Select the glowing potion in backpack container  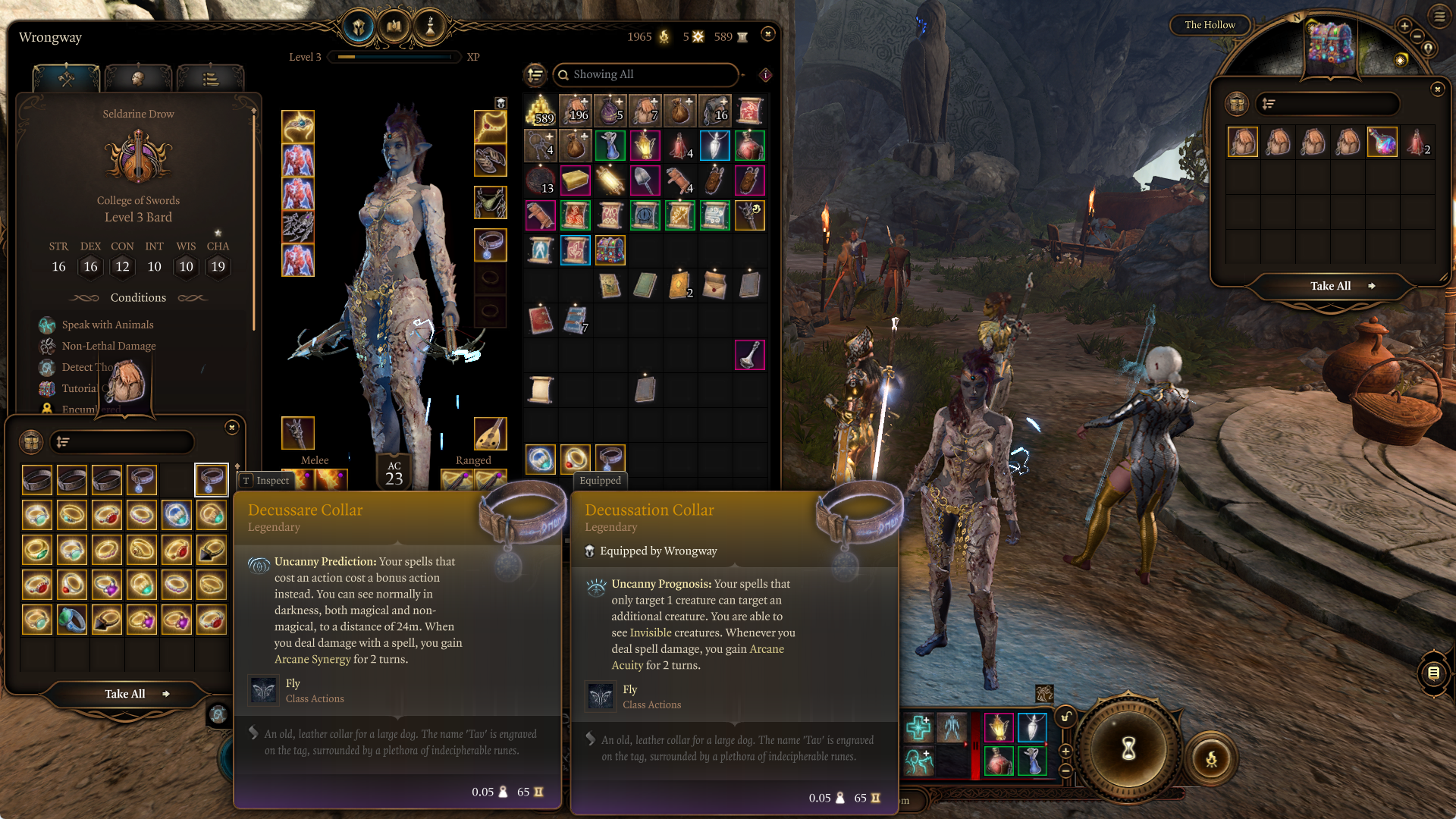click(x=1382, y=143)
